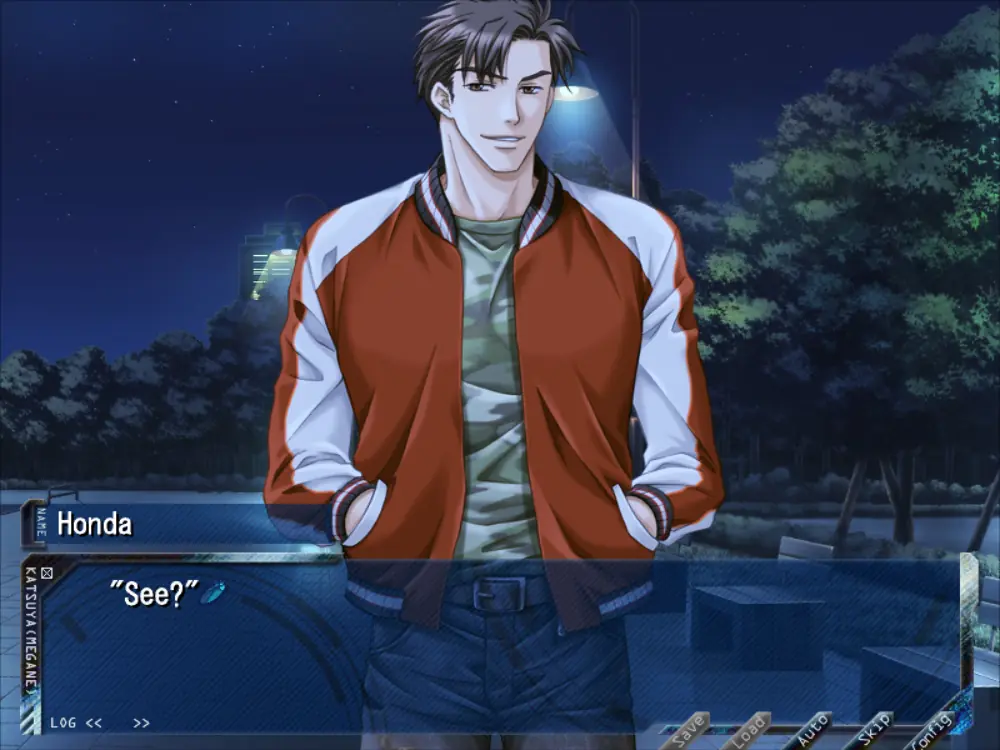Click the dialogue text "See?" to continue
Image resolution: width=1000 pixels, height=750 pixels.
click(160, 593)
